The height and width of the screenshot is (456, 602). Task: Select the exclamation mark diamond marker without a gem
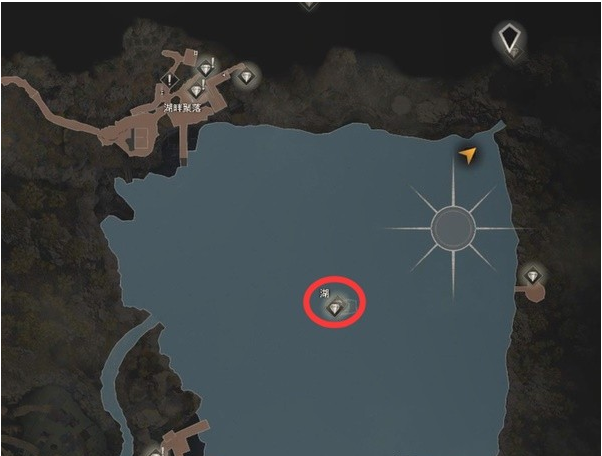coord(172,79)
